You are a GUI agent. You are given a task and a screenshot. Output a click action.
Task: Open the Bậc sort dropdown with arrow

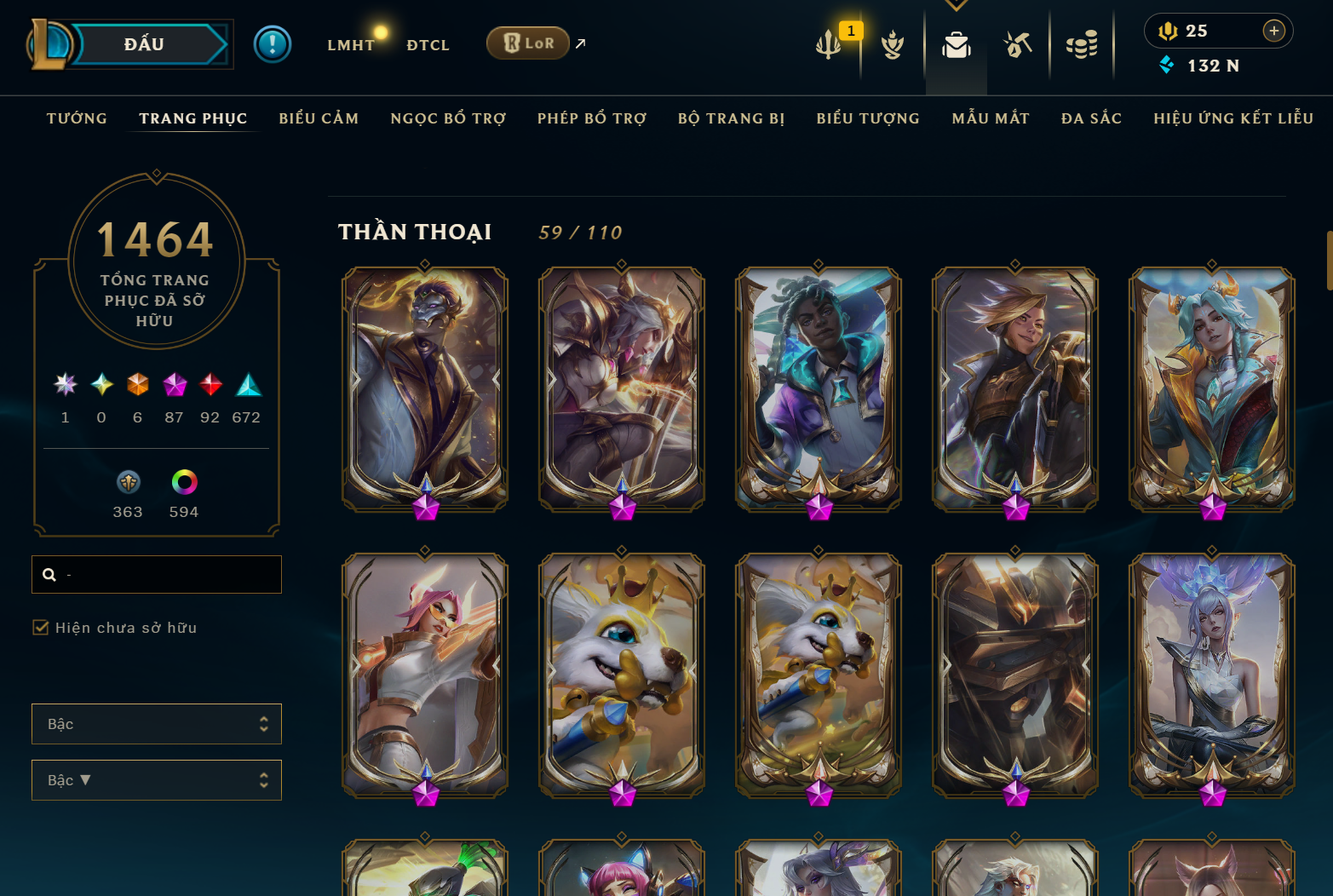pos(157,780)
